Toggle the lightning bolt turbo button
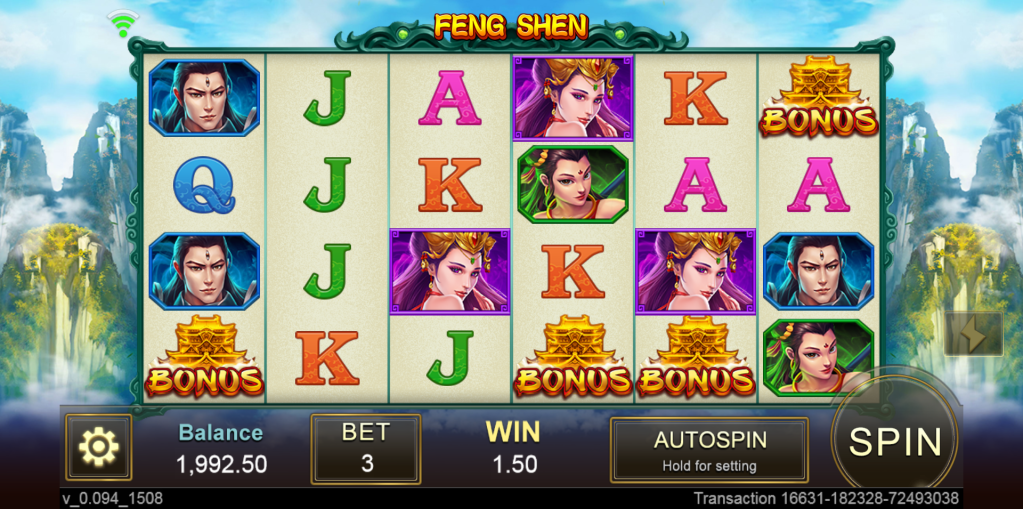This screenshot has width=1023, height=509. tap(973, 334)
